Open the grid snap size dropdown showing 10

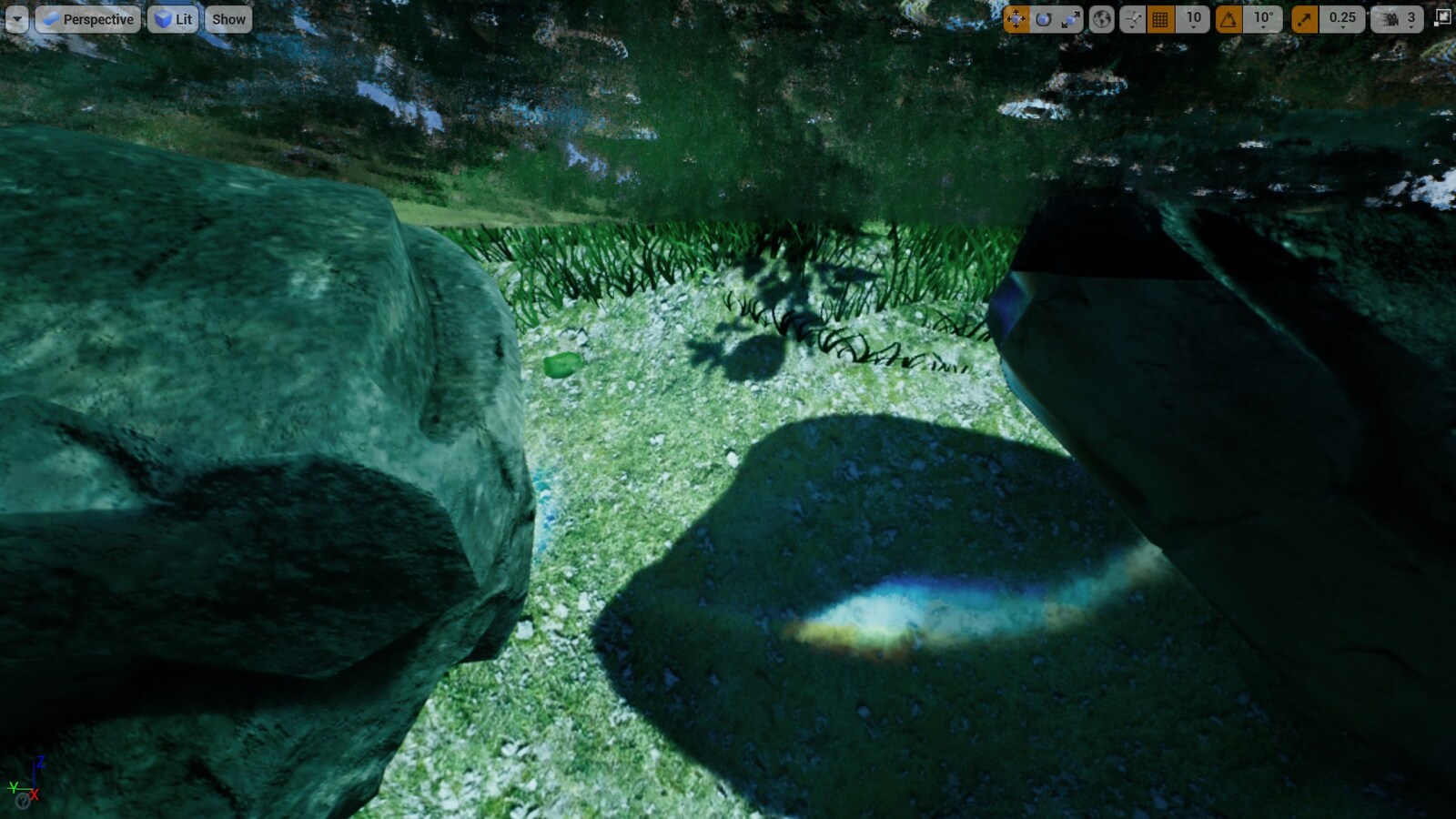[x=1193, y=18]
